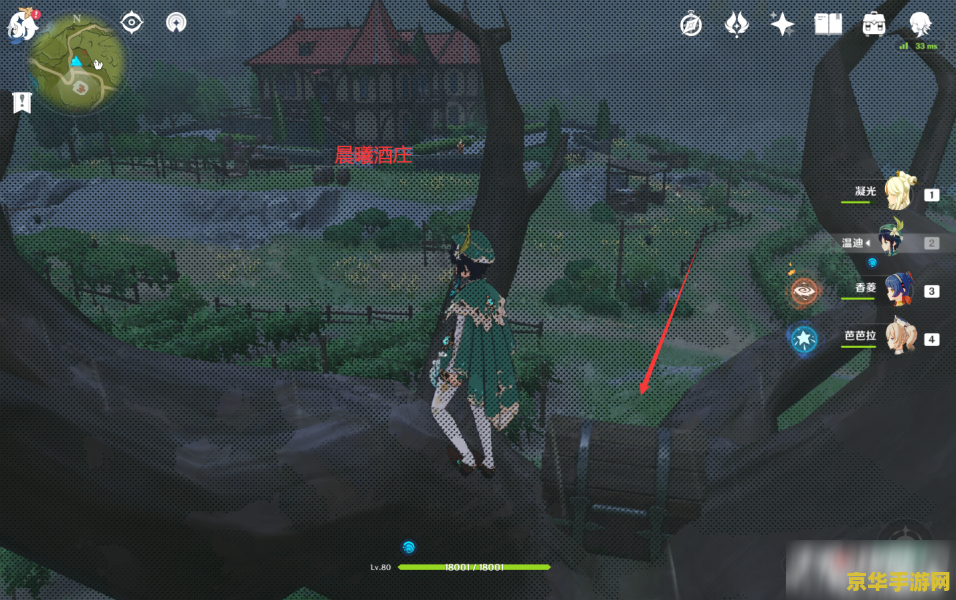The height and width of the screenshot is (600, 956).
Task: Open the adventurer handbook book icon
Action: (x=828, y=24)
